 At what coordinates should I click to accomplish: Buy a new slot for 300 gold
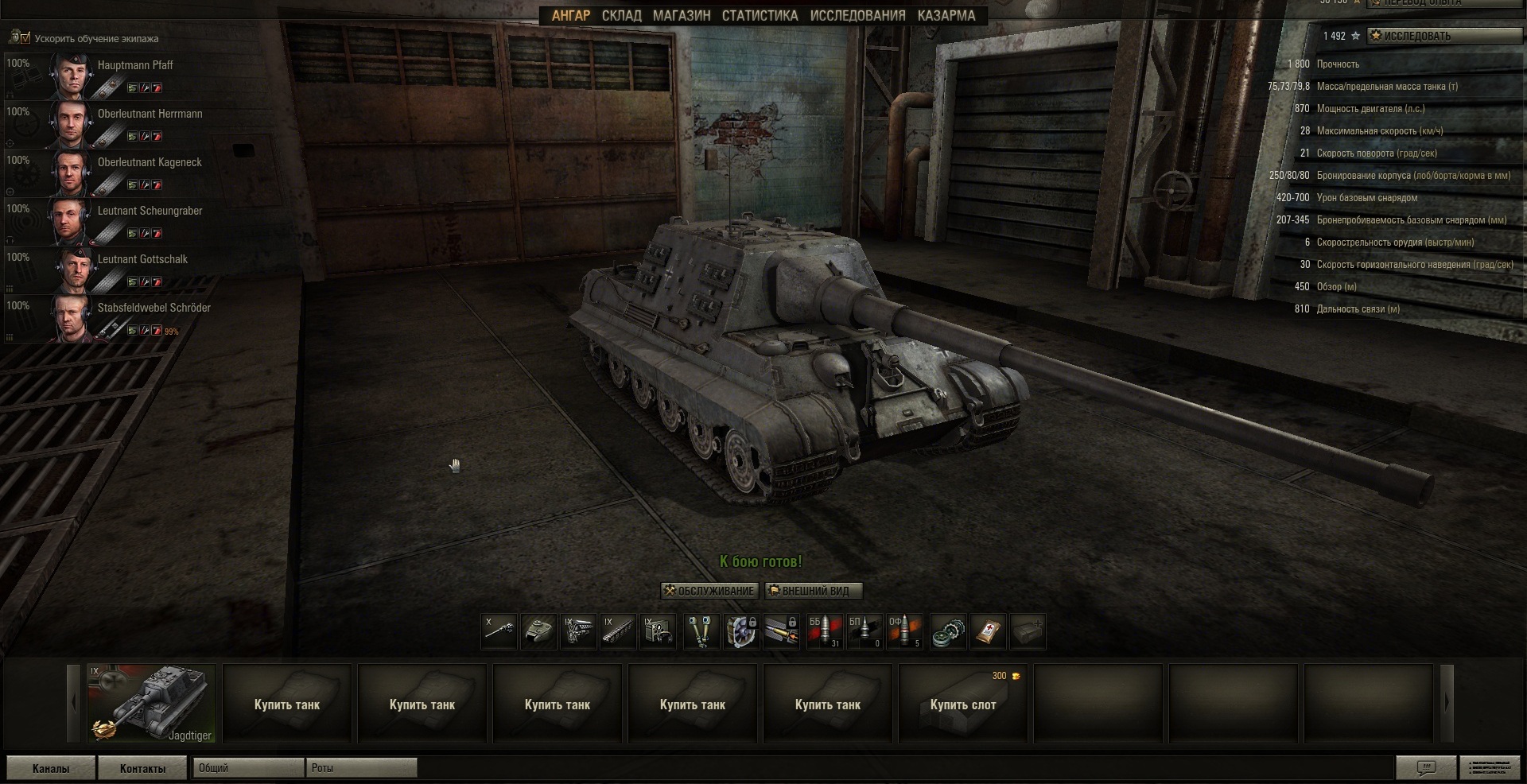coord(962,704)
